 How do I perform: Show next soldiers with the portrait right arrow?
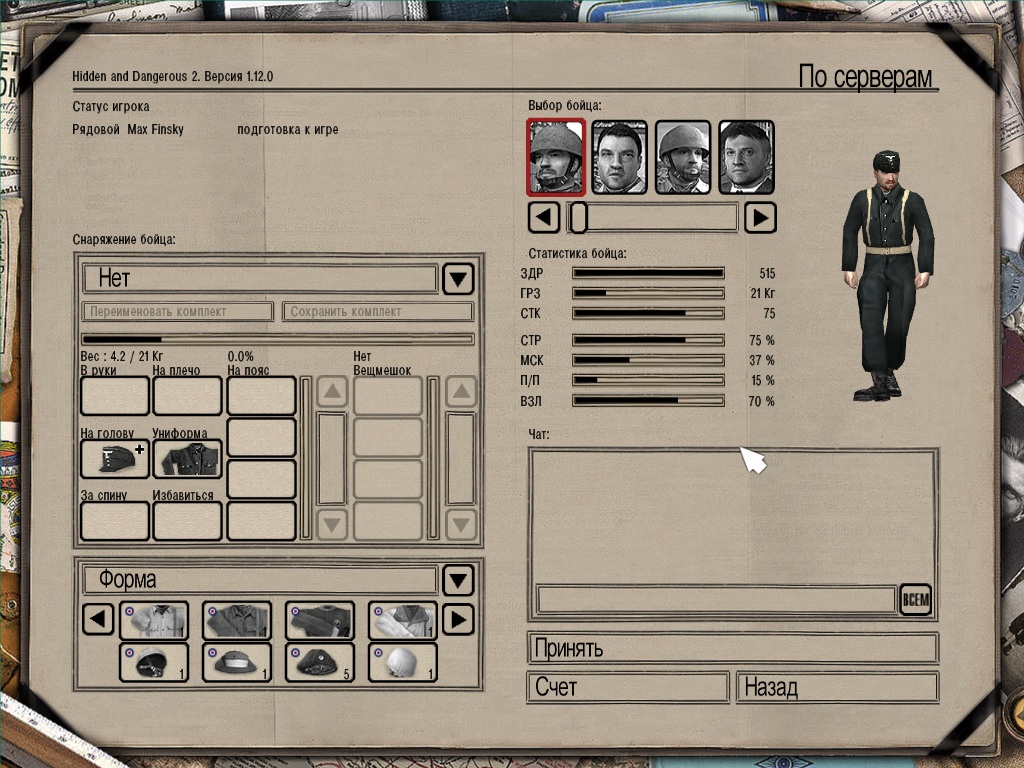click(x=761, y=217)
